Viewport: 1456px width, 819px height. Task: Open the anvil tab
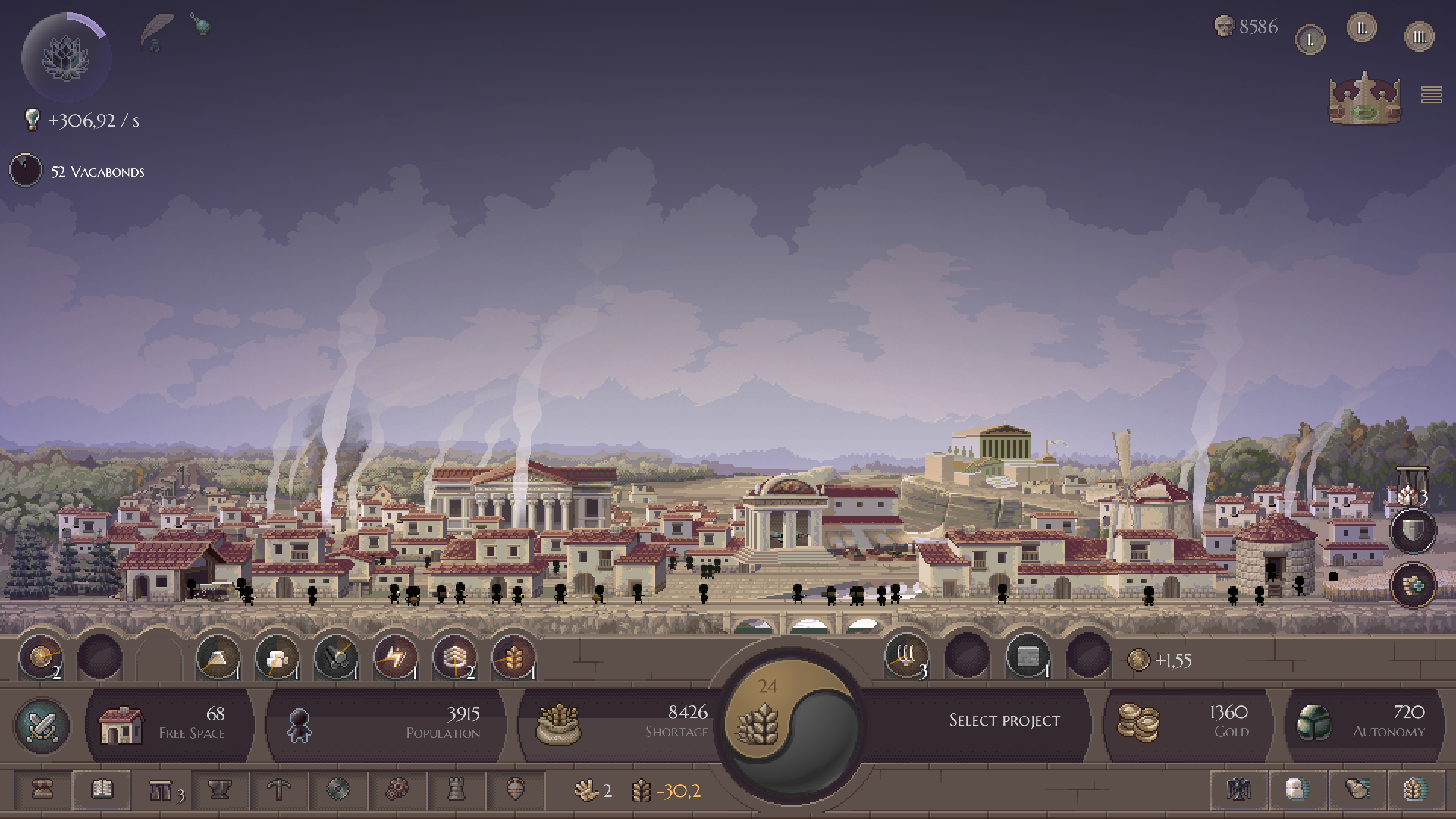[220, 790]
